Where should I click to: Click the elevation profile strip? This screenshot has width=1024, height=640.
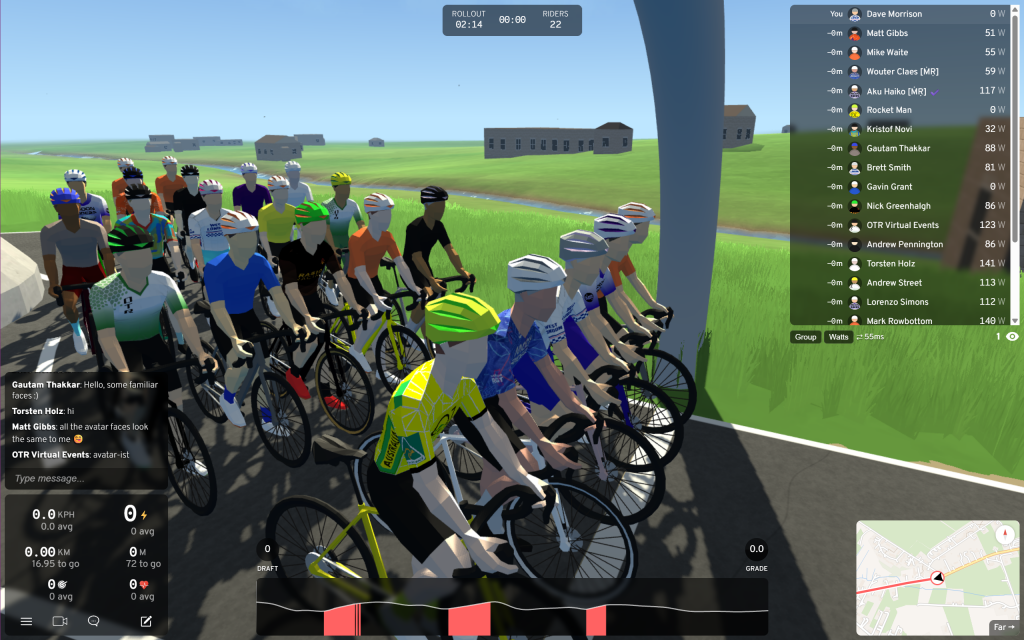(x=512, y=606)
